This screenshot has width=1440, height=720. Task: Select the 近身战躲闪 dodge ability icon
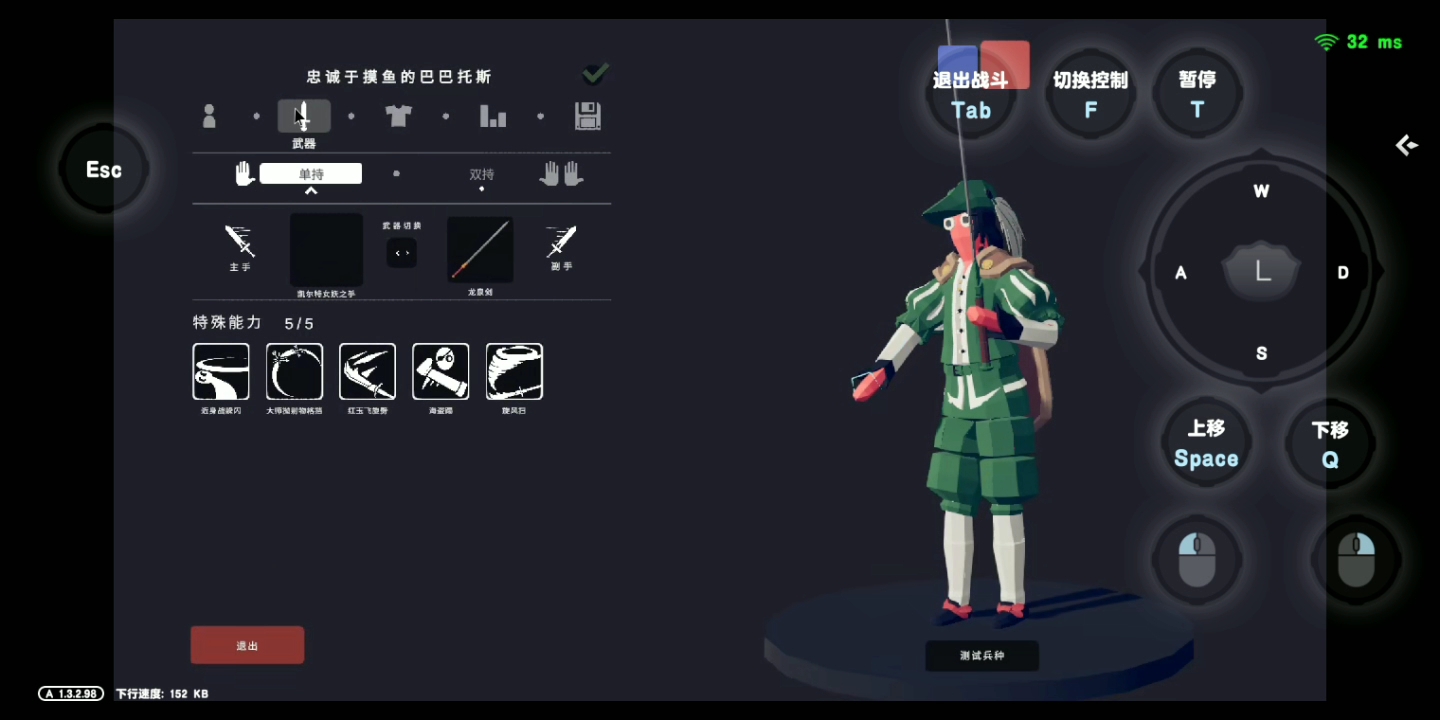point(221,370)
